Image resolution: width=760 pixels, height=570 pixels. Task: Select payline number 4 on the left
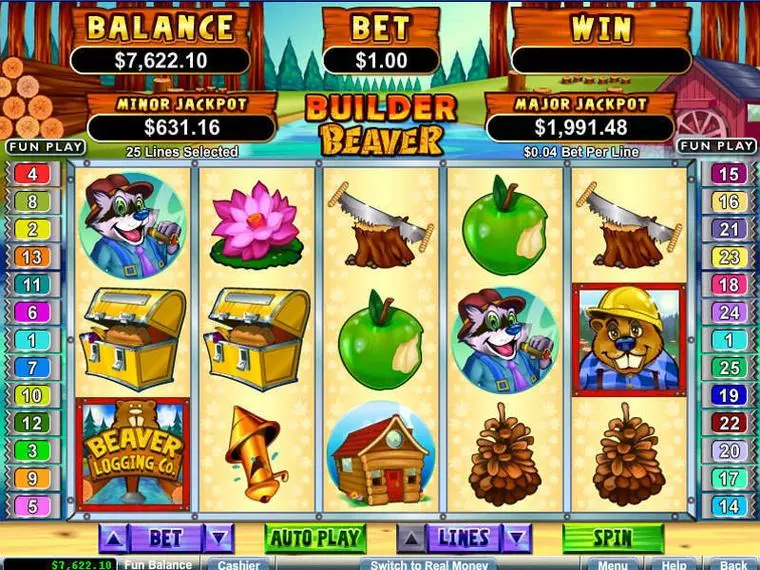[x=32, y=174]
